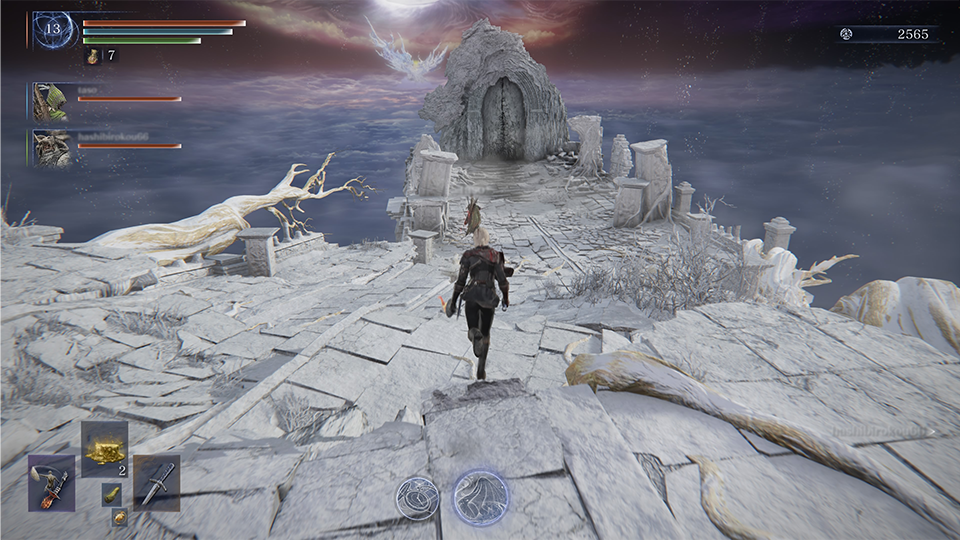Image resolution: width=960 pixels, height=540 pixels.
Task: Select the green-hooded phantom portrait
Action: tap(49, 101)
